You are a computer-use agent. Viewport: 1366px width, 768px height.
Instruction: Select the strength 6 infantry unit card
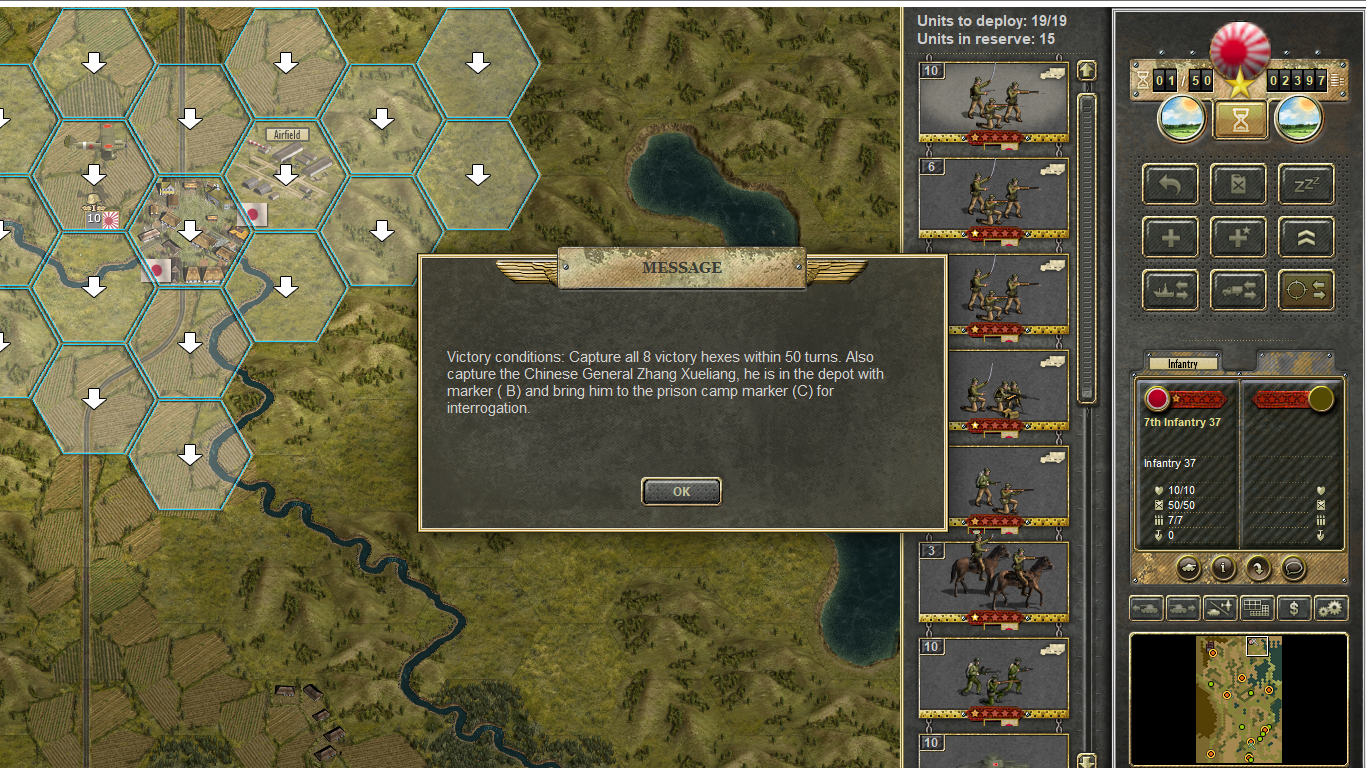coord(993,197)
